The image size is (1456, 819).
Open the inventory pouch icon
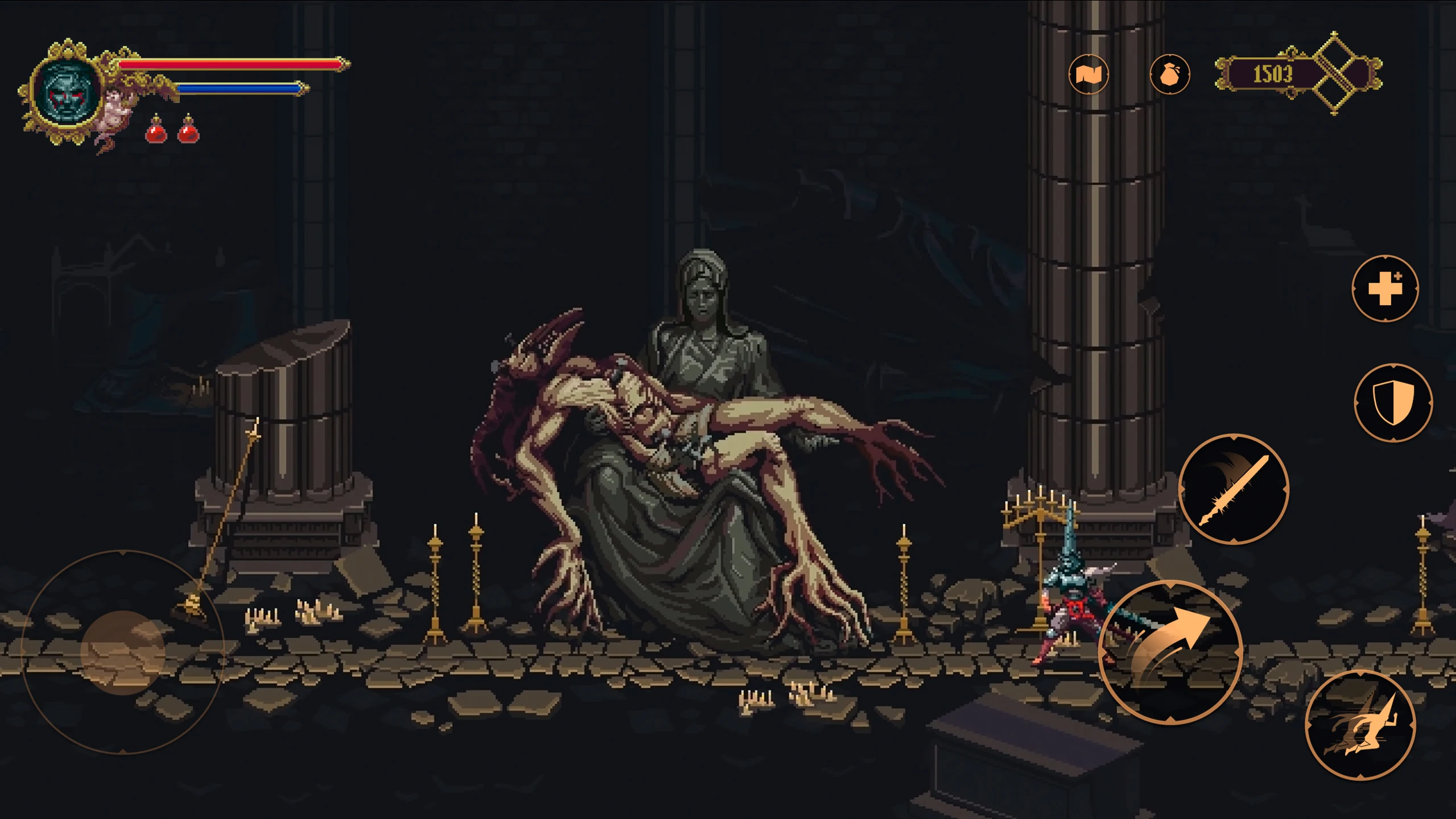[x=1169, y=74]
